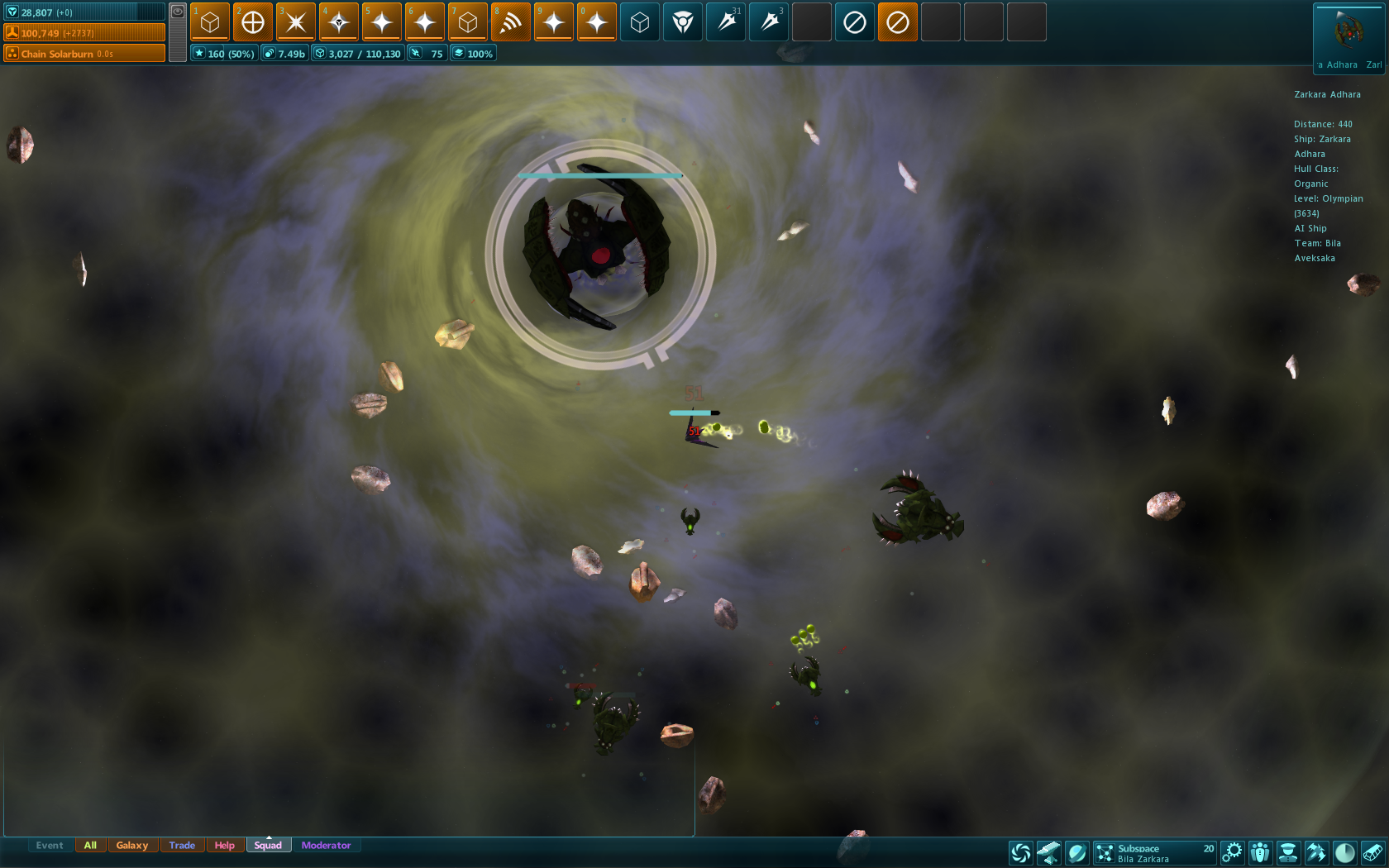
Task: Use the missile item with count 31
Action: coord(726,22)
